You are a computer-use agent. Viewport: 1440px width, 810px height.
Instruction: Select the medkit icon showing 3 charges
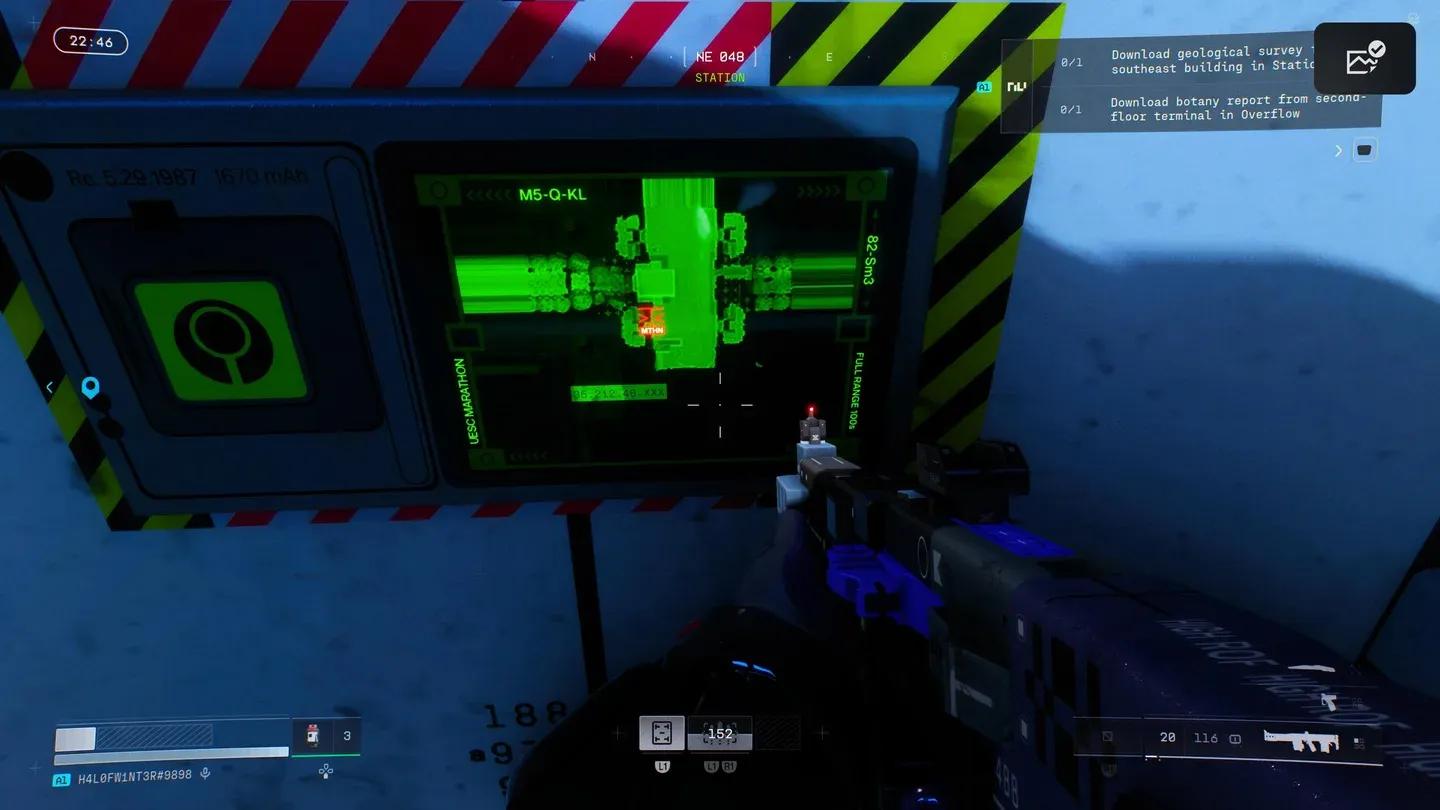click(315, 735)
